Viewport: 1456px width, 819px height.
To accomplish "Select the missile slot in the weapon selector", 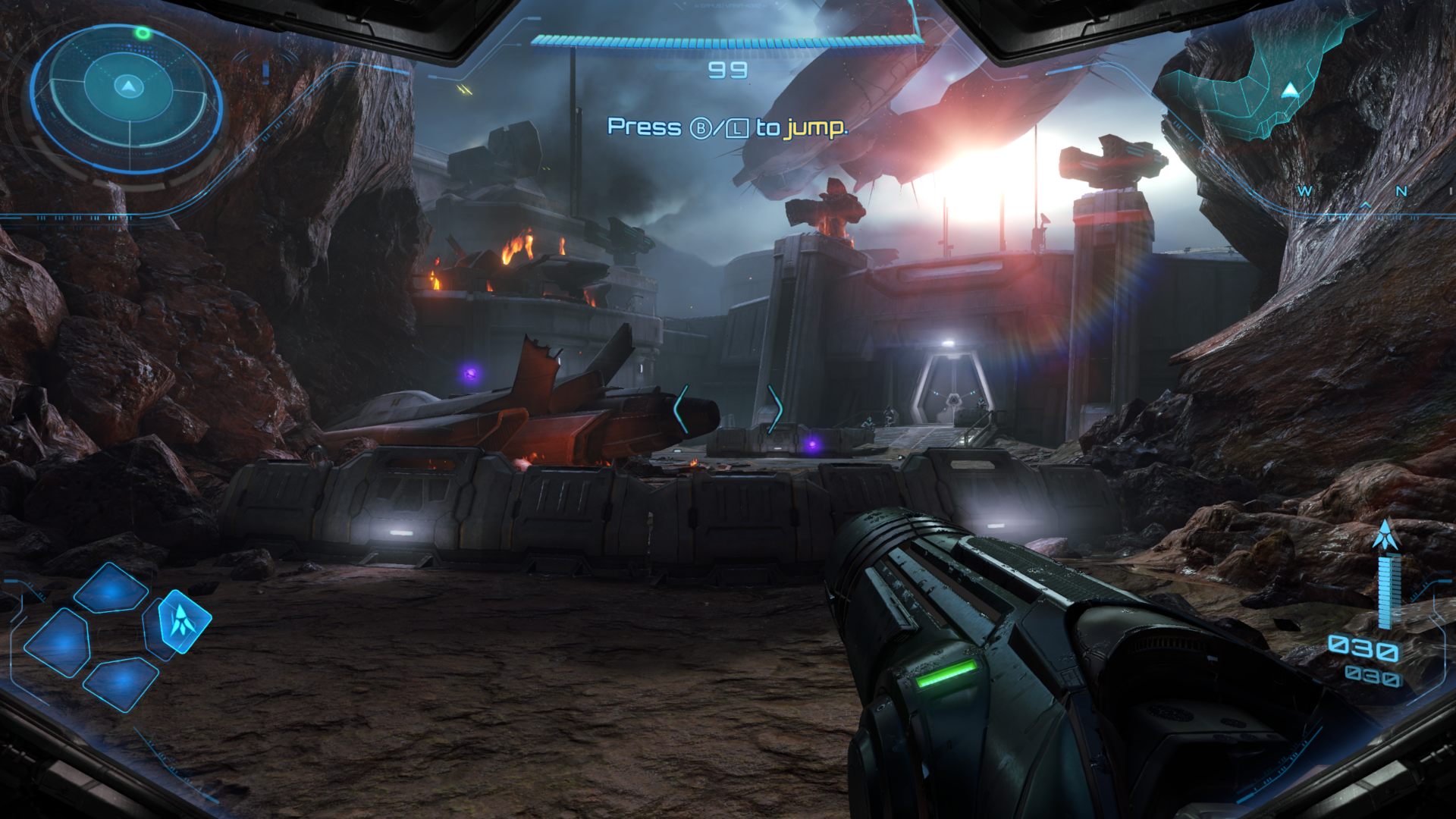I will tap(180, 622).
